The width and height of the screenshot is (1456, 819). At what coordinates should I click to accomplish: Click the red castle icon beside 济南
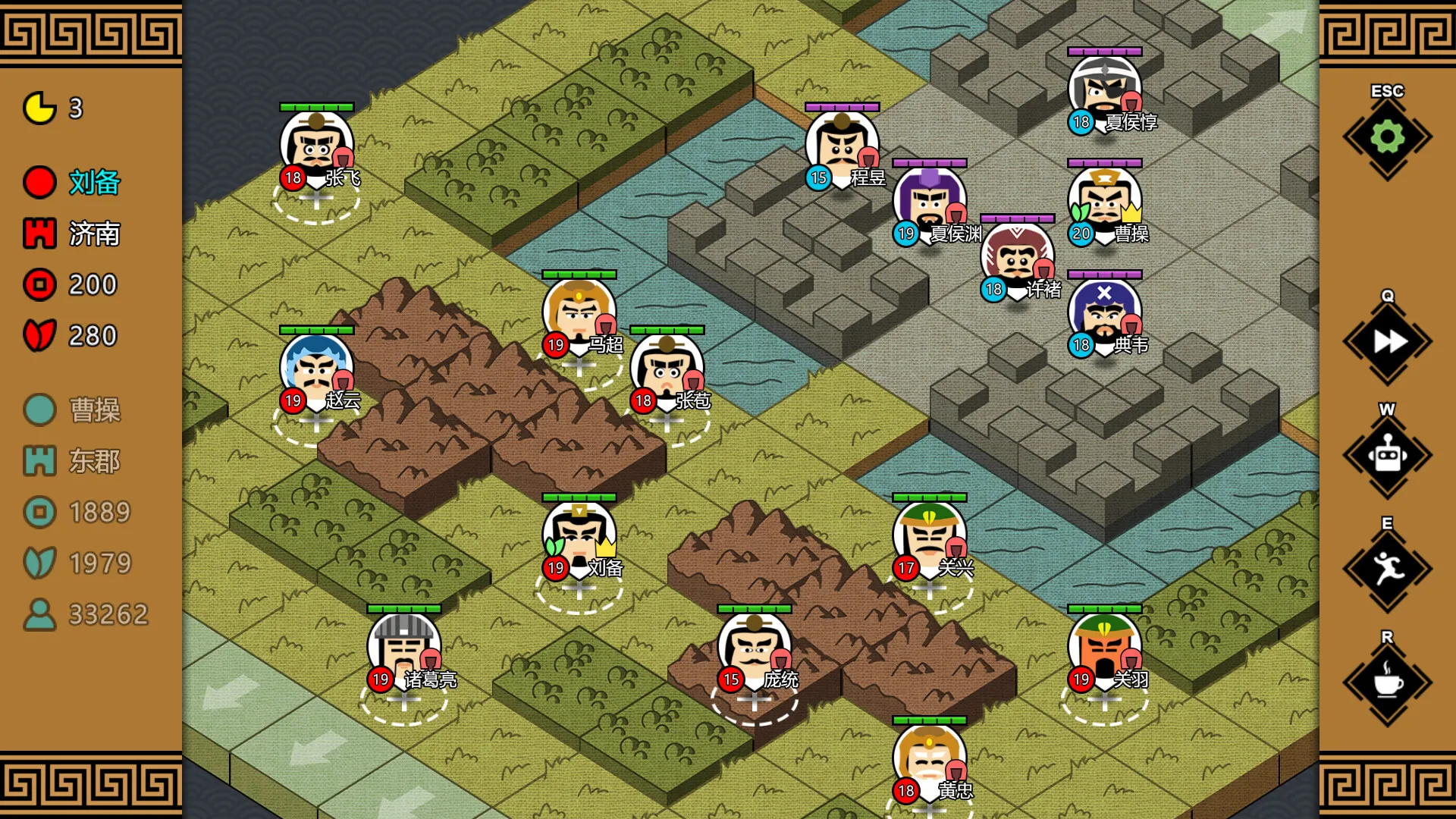click(38, 234)
